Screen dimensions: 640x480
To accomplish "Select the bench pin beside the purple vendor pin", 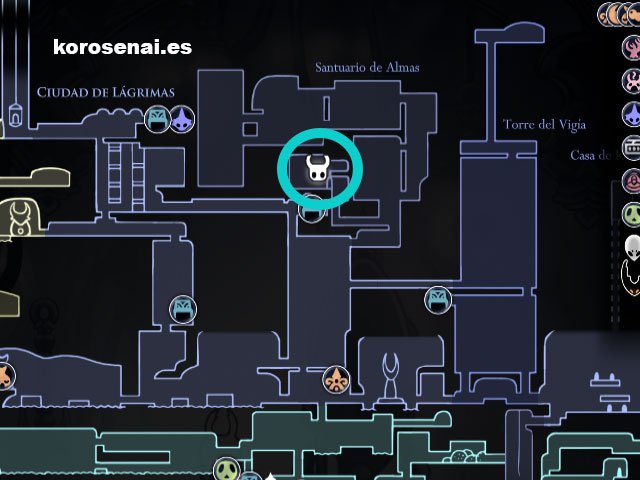I will 157,120.
